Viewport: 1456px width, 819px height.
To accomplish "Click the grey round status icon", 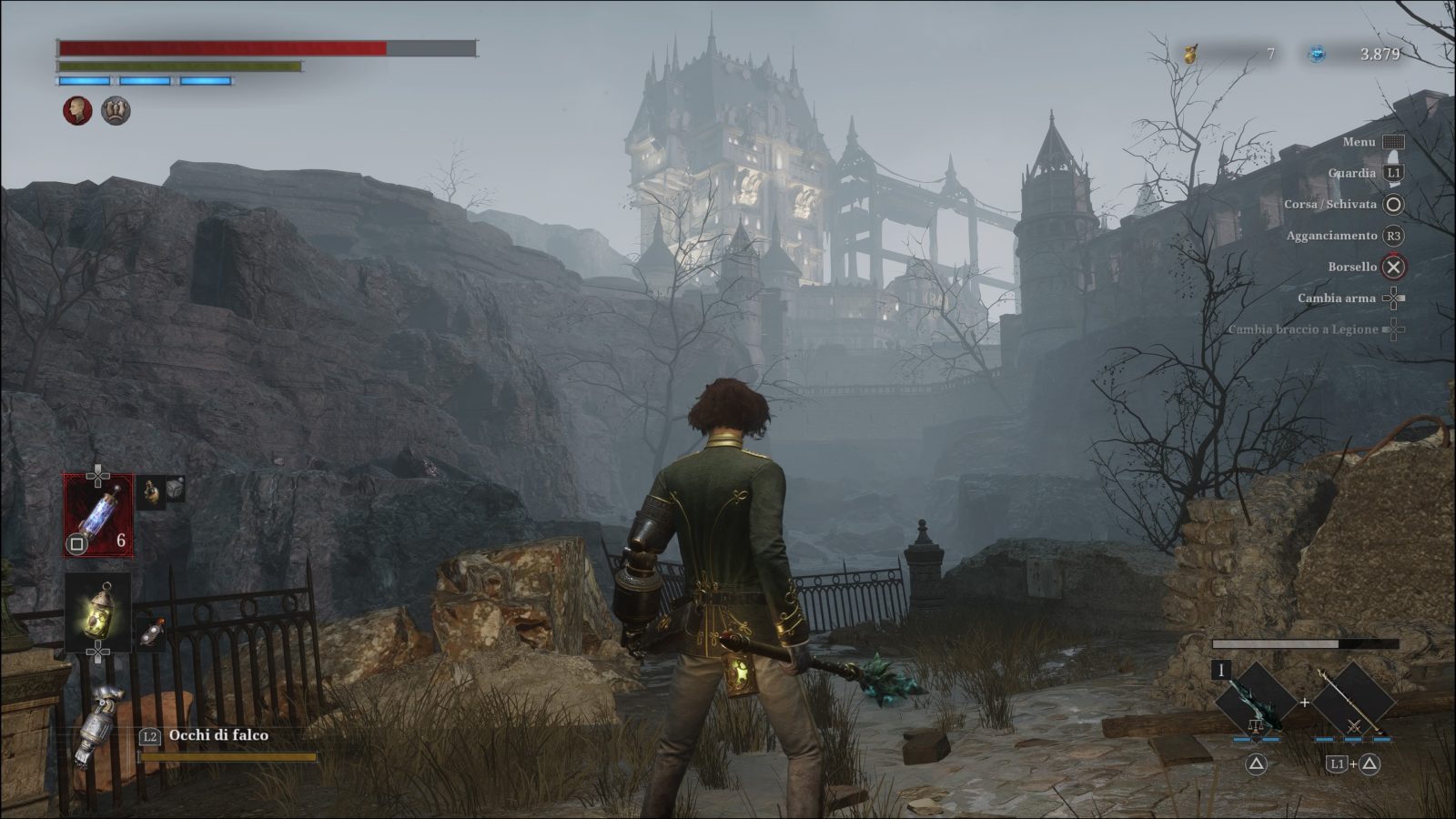I will [116, 111].
